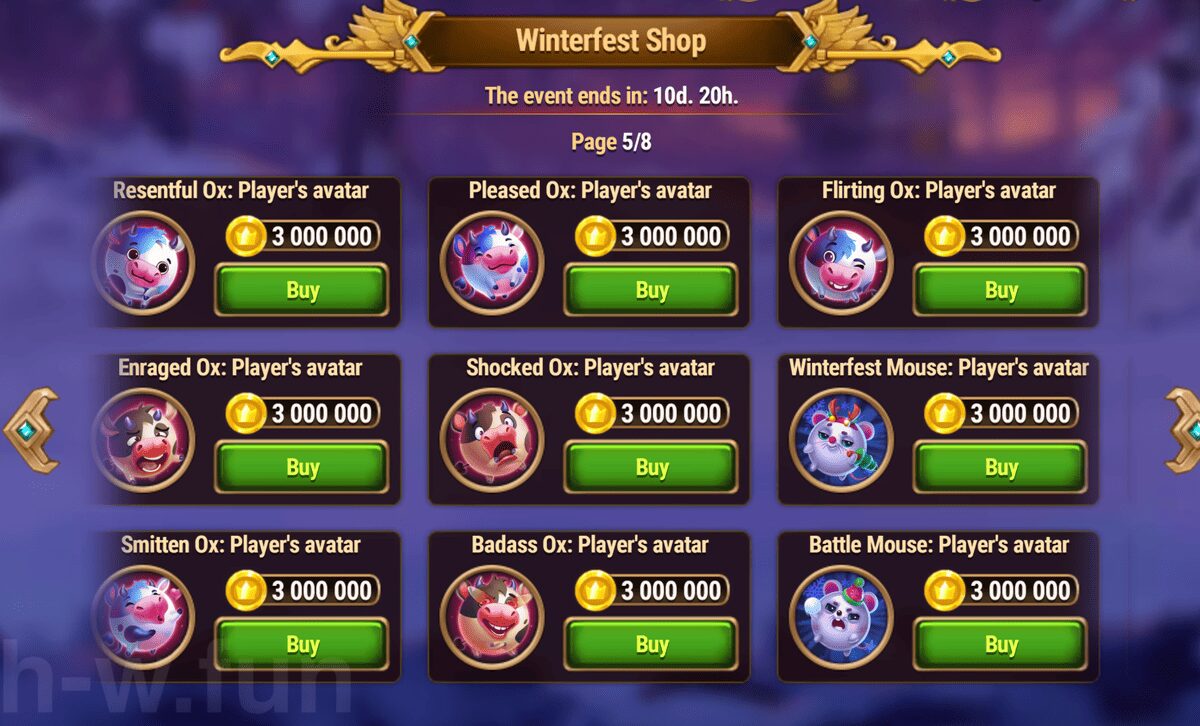Image resolution: width=1200 pixels, height=726 pixels.
Task: Select the Winterfest Mouse avatar portrait
Action: pos(841,440)
